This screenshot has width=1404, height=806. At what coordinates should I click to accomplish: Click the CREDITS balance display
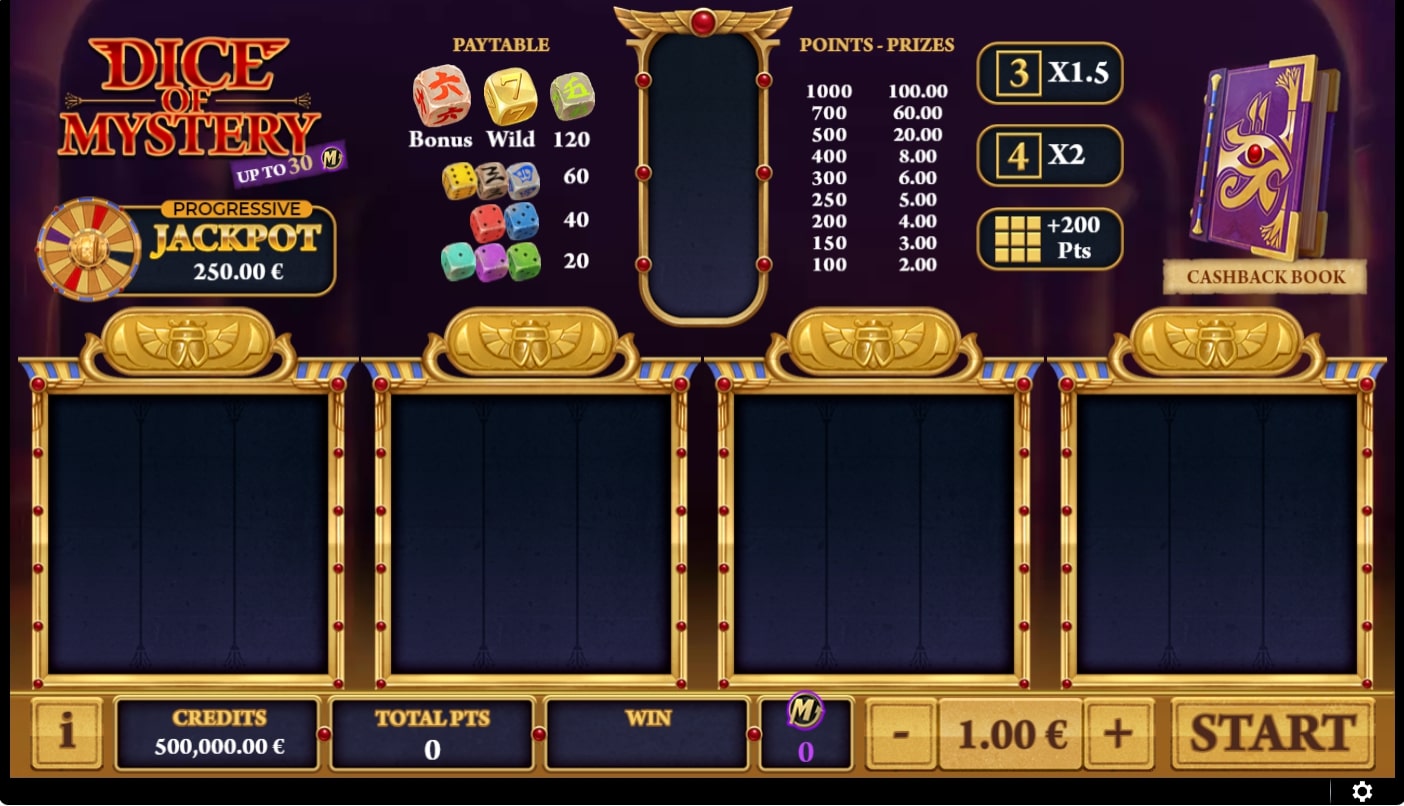[217, 732]
